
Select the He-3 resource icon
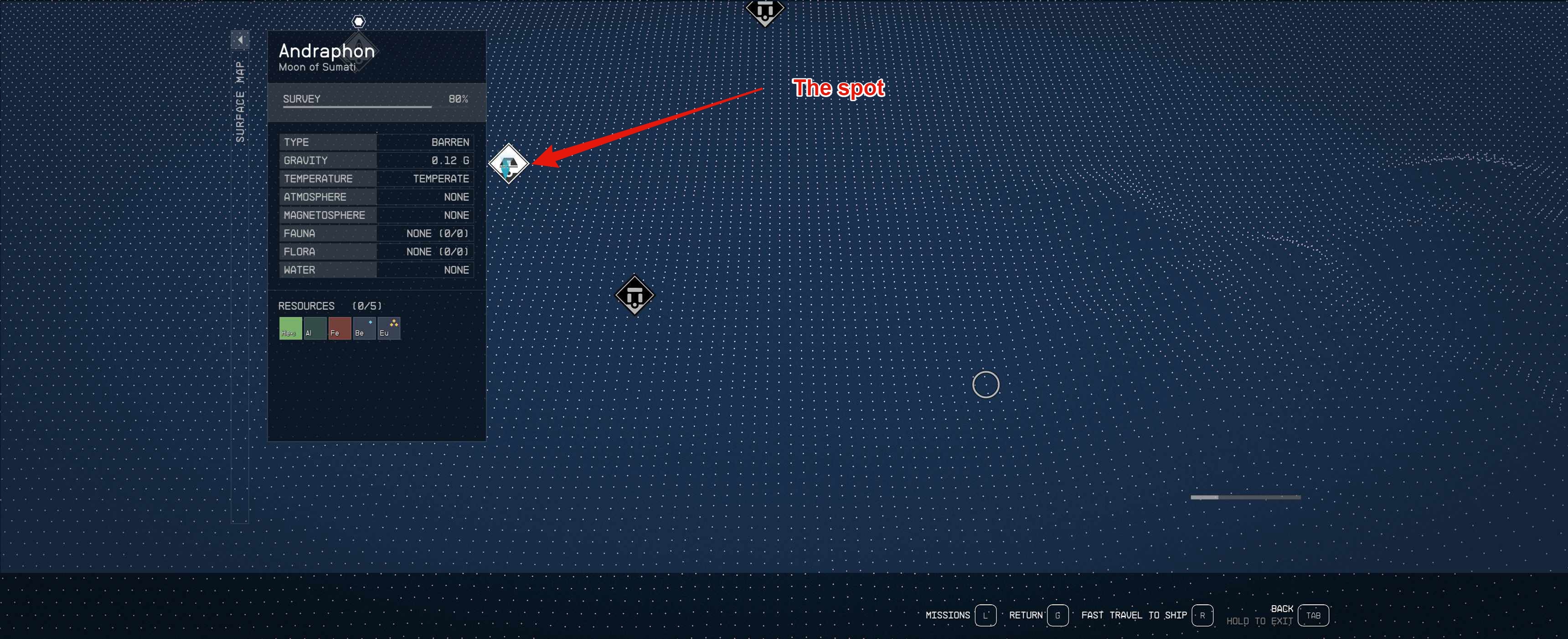[x=290, y=328]
